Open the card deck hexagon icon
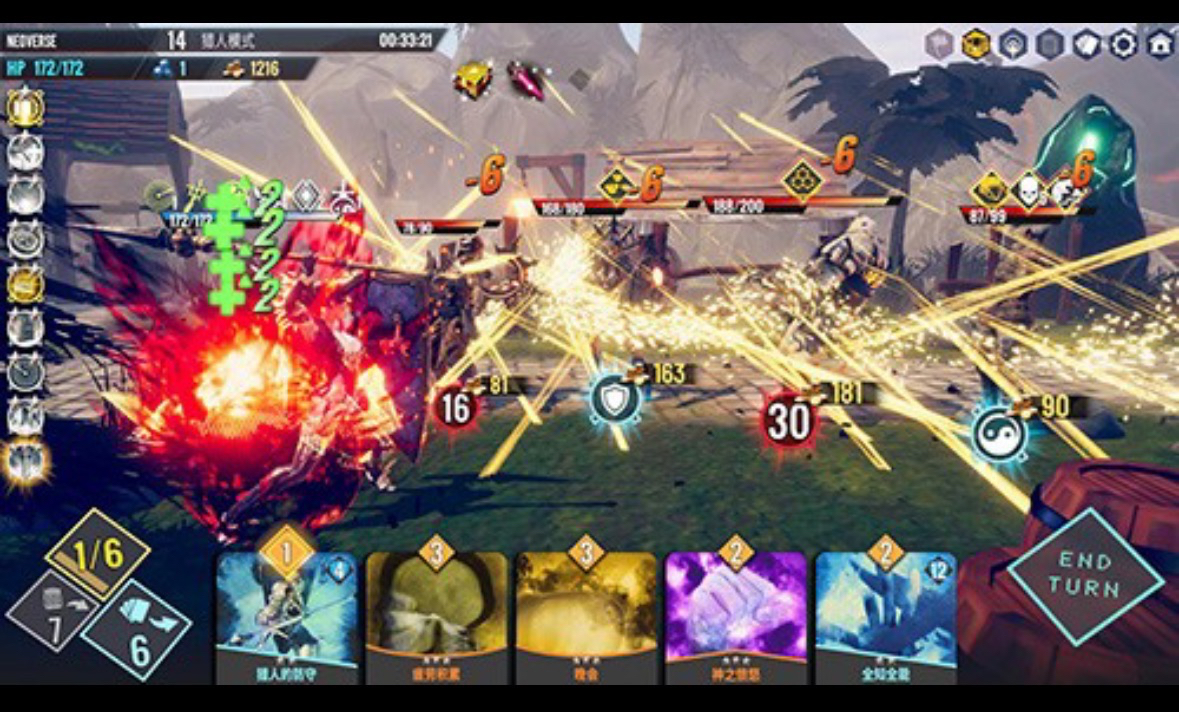Image resolution: width=1179 pixels, height=712 pixels. (1089, 44)
